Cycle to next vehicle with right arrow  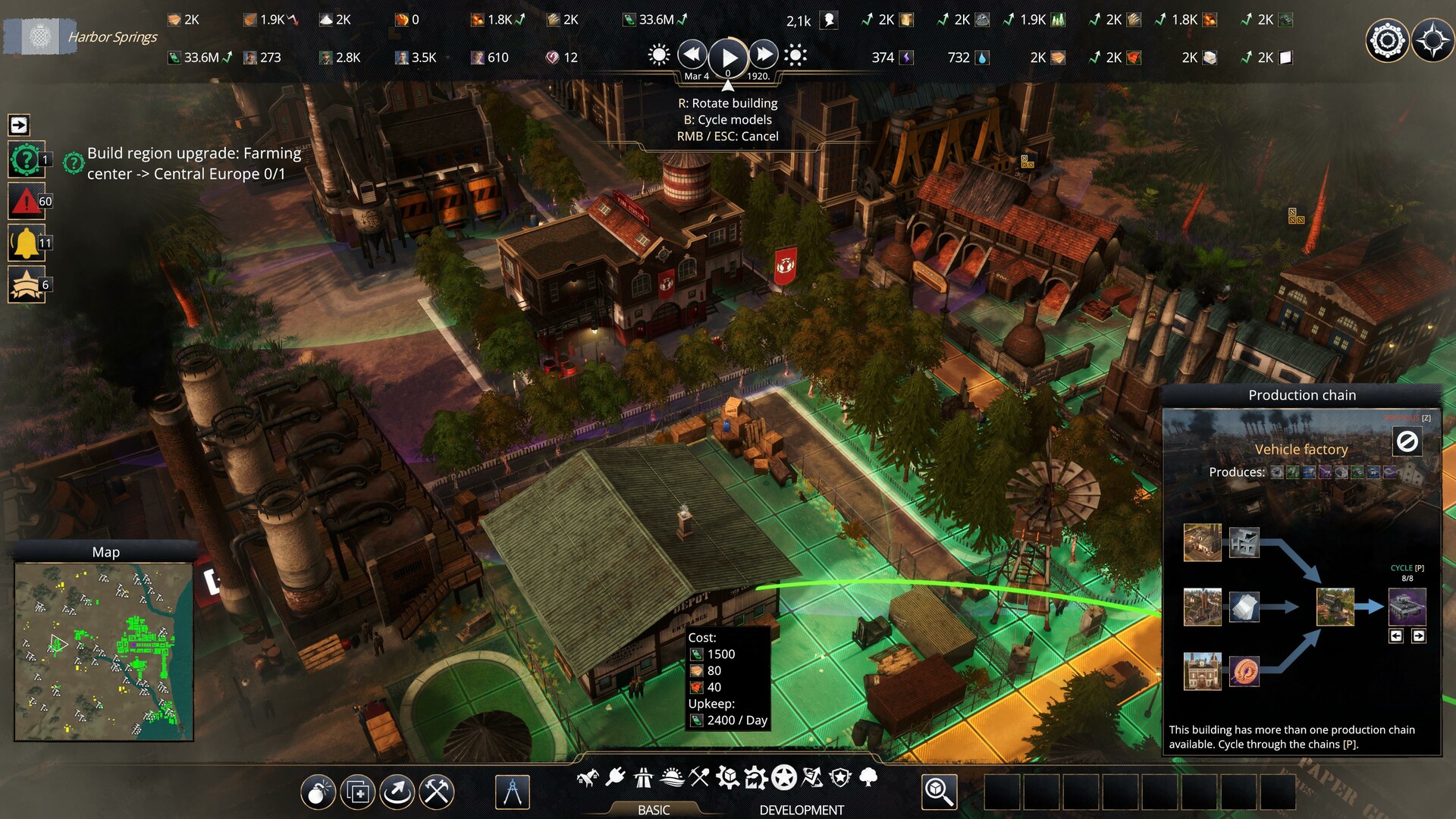(x=1417, y=637)
